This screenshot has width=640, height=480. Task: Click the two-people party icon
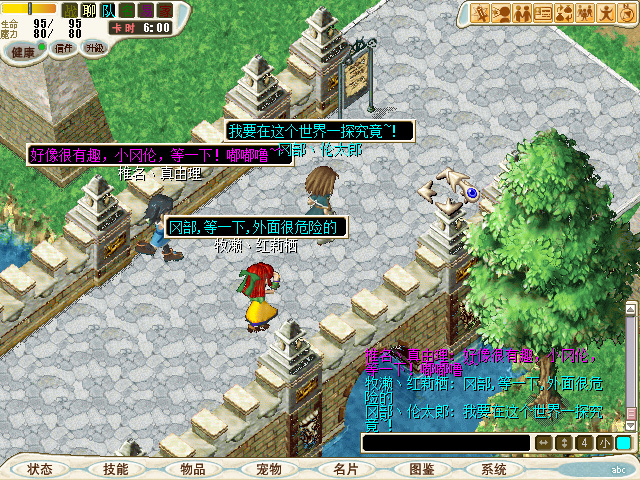519,13
